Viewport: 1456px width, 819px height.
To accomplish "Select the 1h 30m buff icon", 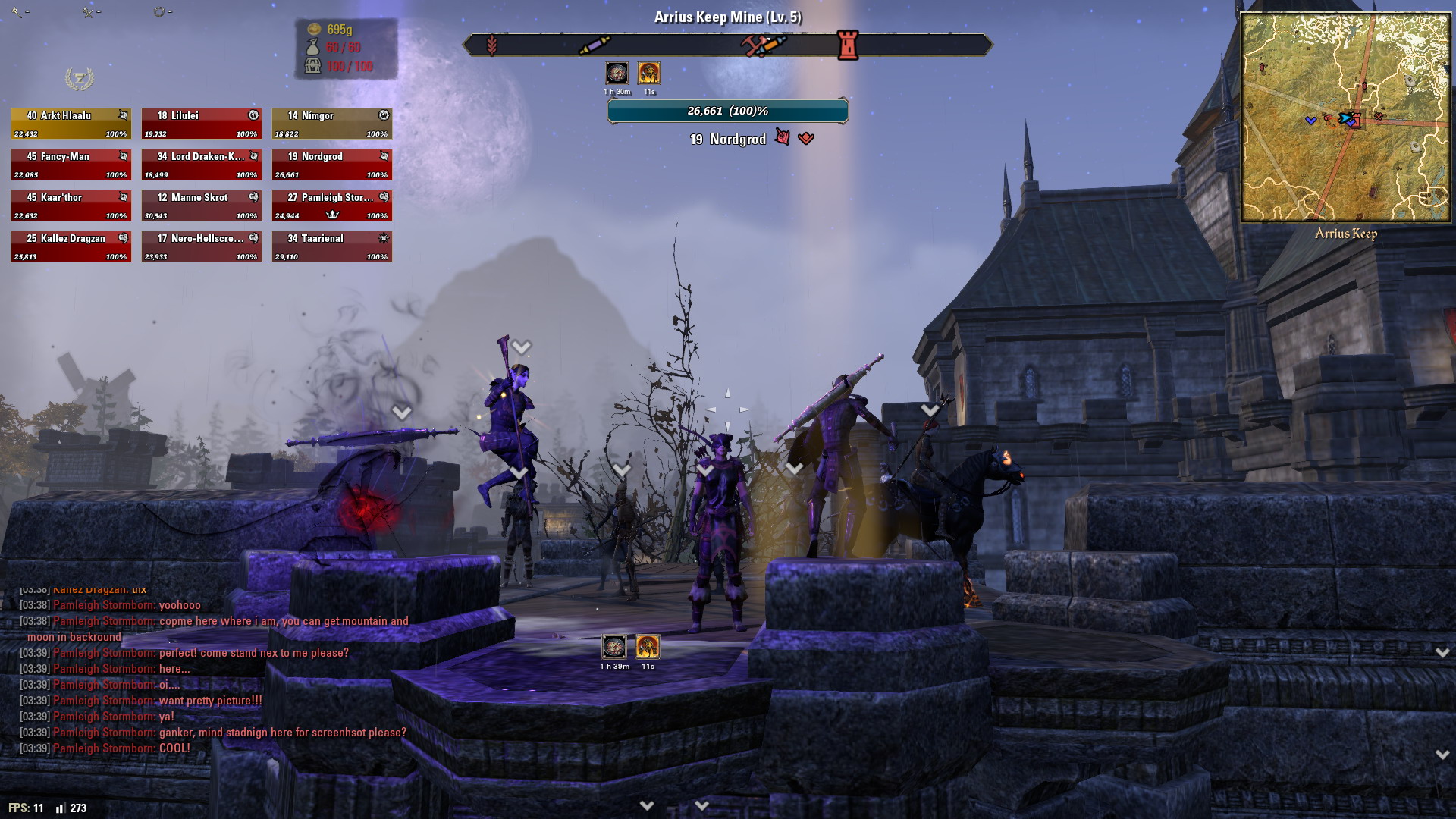I will pos(617,73).
